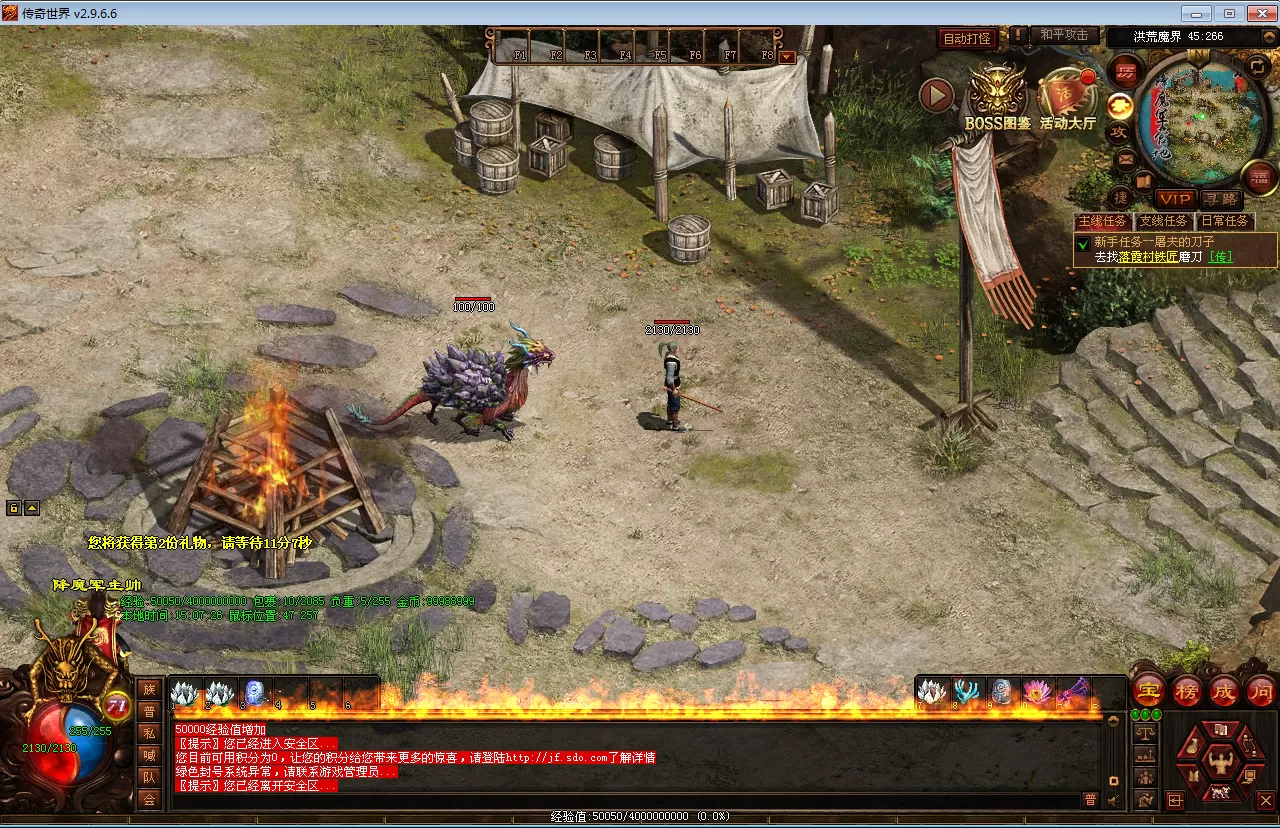Click the green [传] teleport link
The image size is (1280, 828).
(1220, 257)
